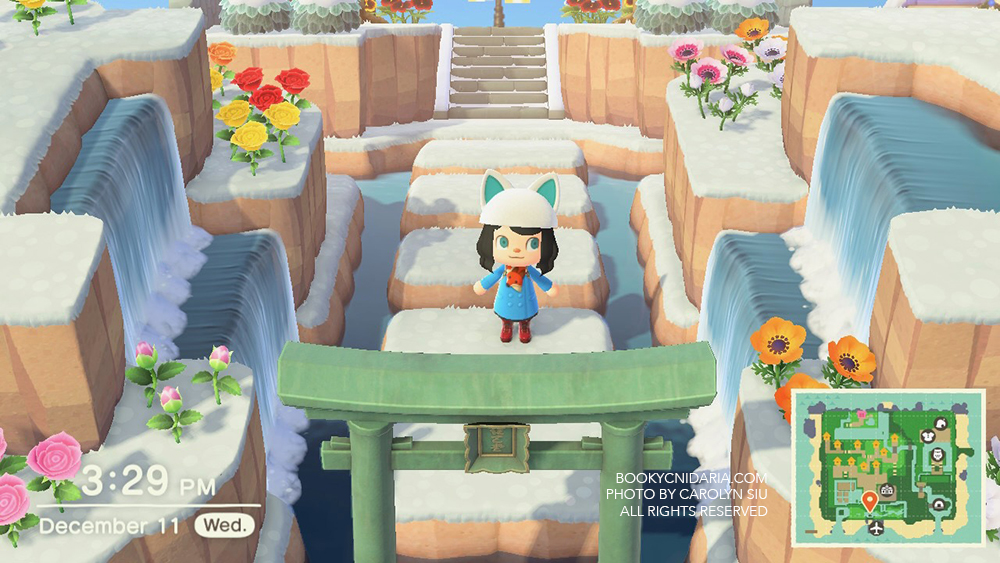Select the airport airplane icon on minimap

pos(876,528)
